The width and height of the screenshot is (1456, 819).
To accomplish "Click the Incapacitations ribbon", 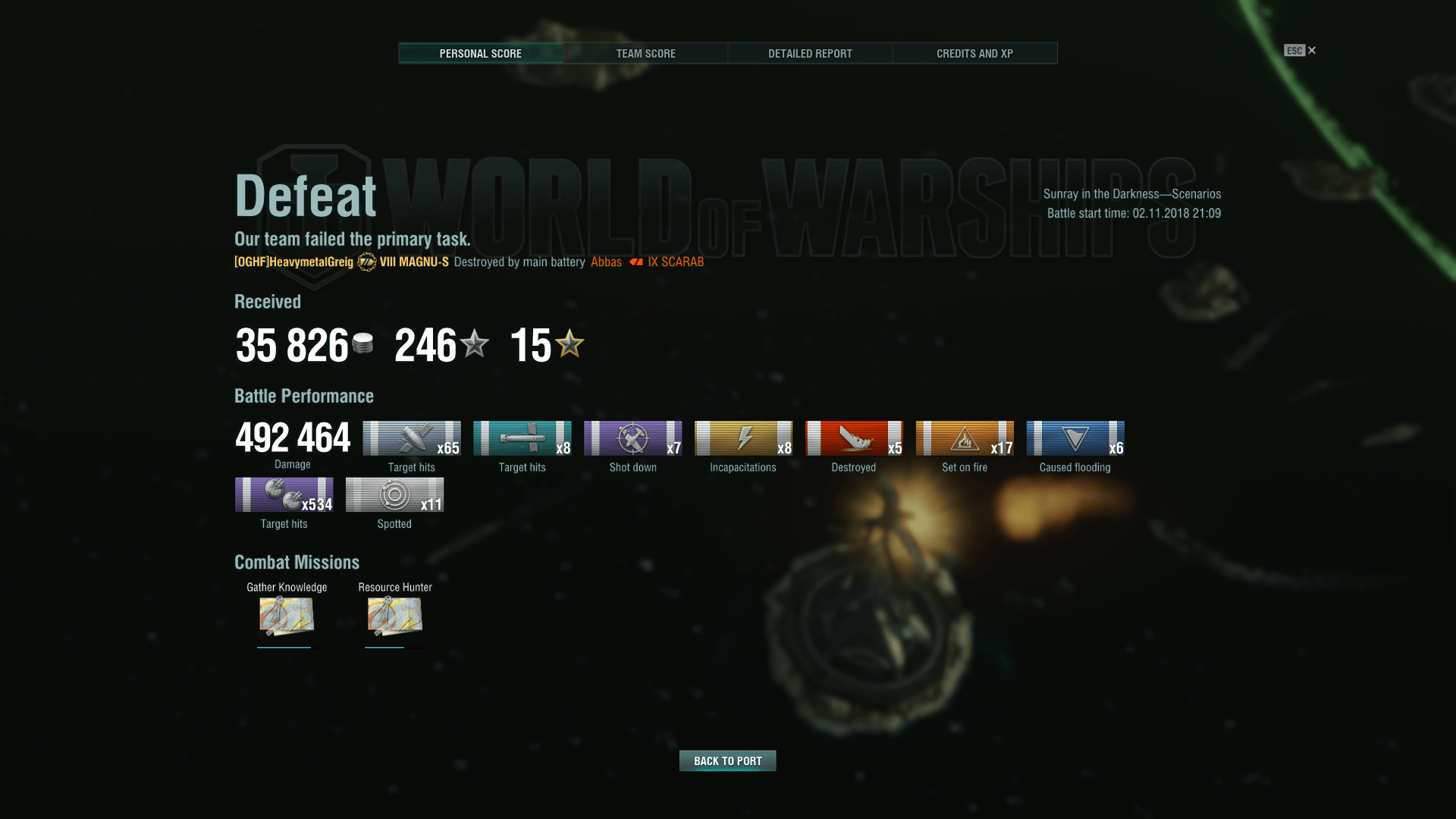I will click(x=743, y=438).
